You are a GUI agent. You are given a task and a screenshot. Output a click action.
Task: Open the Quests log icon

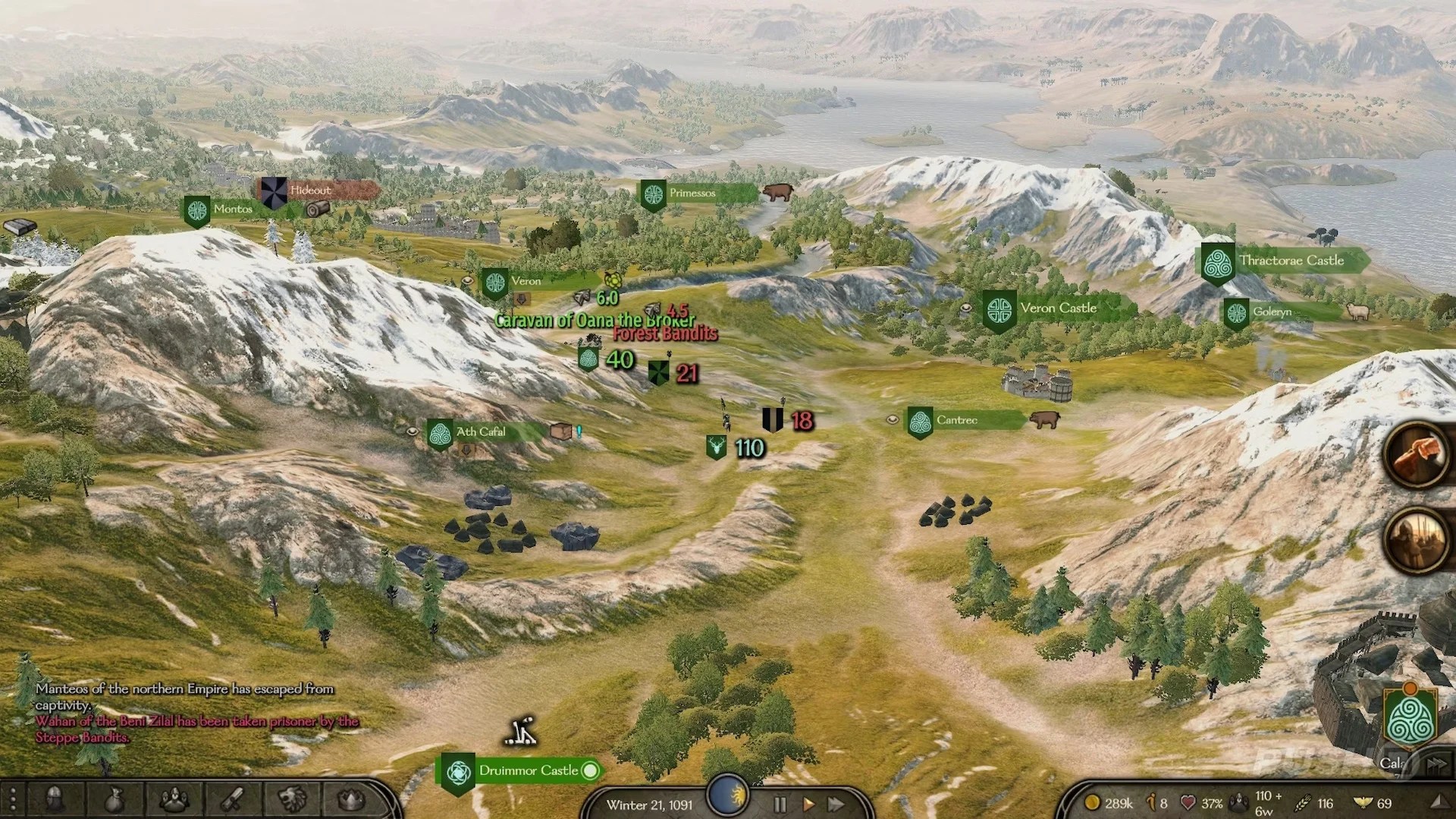(x=231, y=800)
